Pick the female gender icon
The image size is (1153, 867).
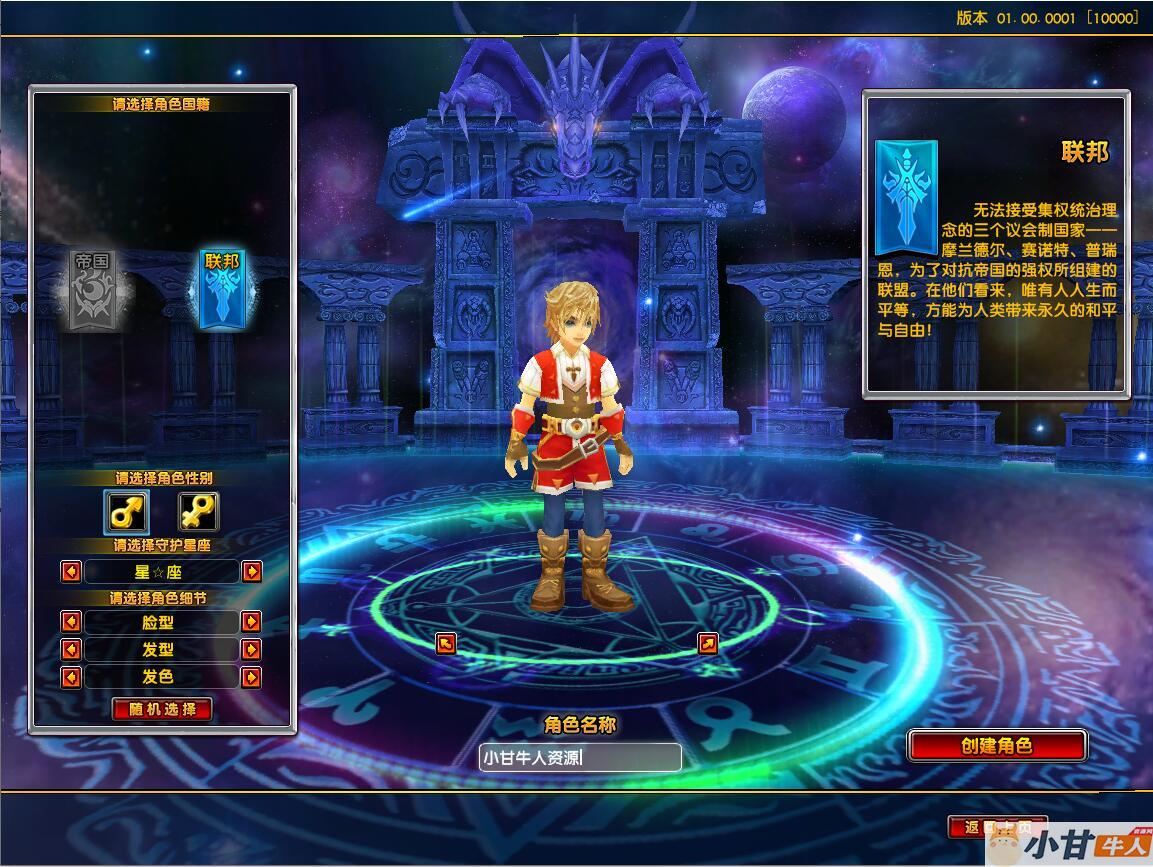[x=198, y=512]
